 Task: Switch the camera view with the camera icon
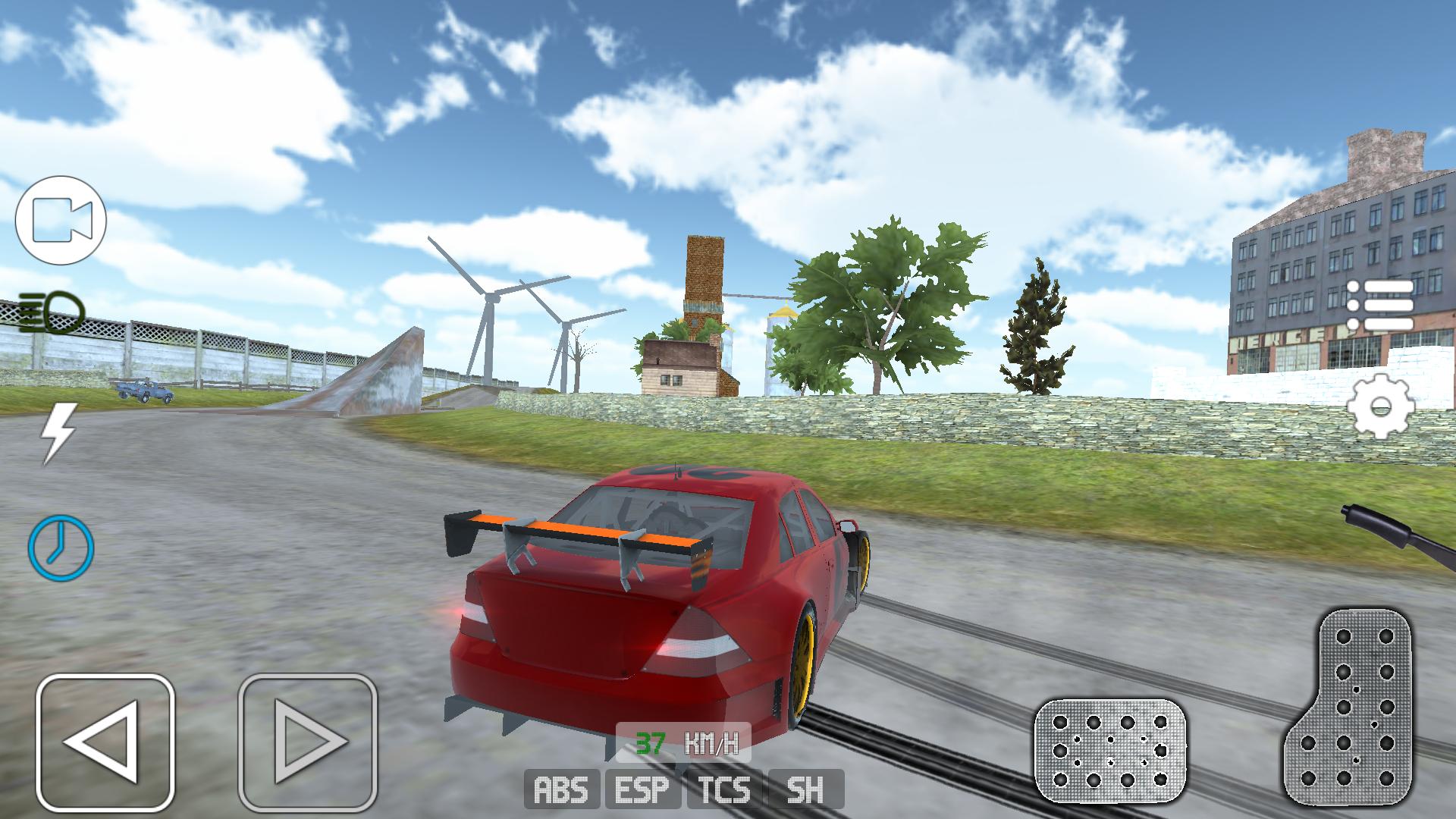61,220
